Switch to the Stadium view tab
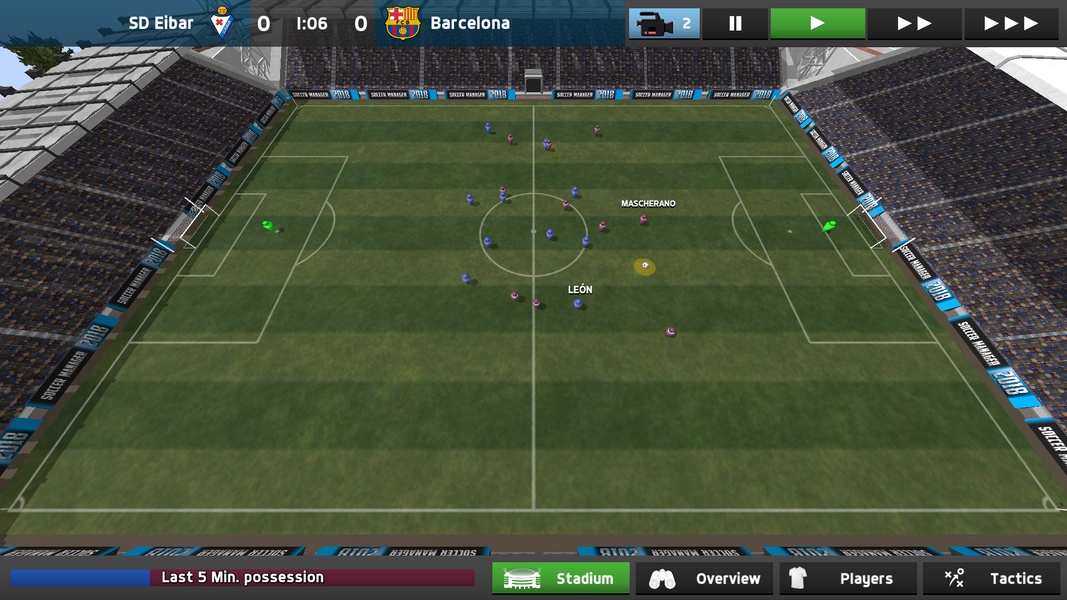The image size is (1067, 600). tap(561, 578)
